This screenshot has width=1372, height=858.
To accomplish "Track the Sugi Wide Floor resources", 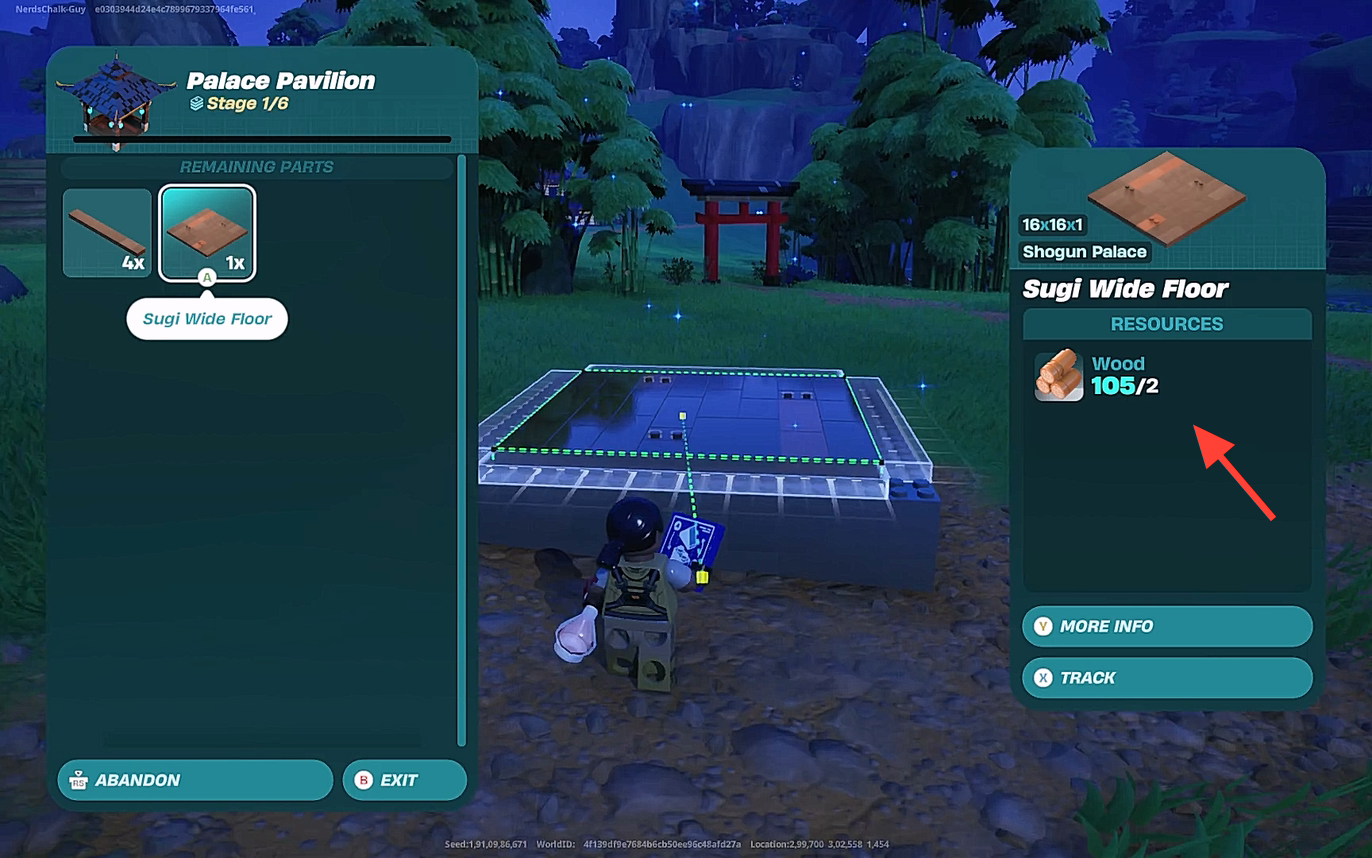I will click(x=1166, y=678).
